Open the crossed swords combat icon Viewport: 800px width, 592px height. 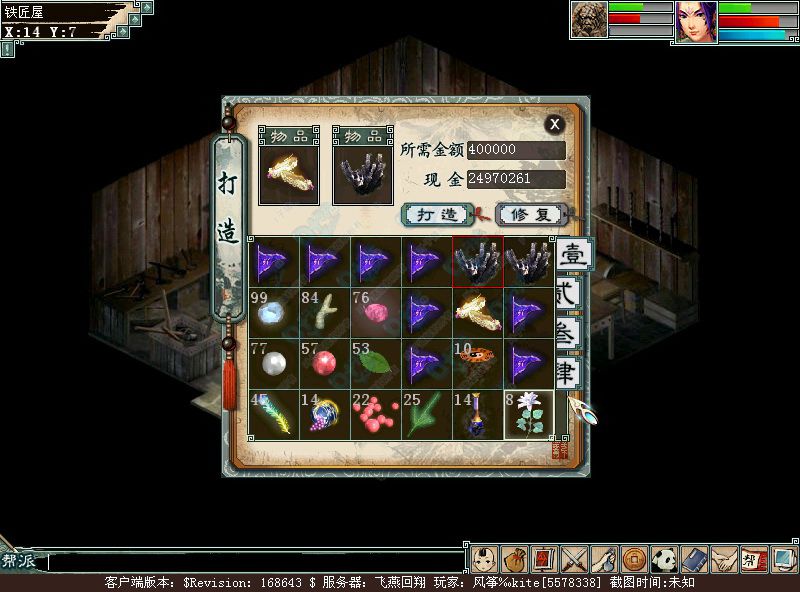(x=574, y=558)
